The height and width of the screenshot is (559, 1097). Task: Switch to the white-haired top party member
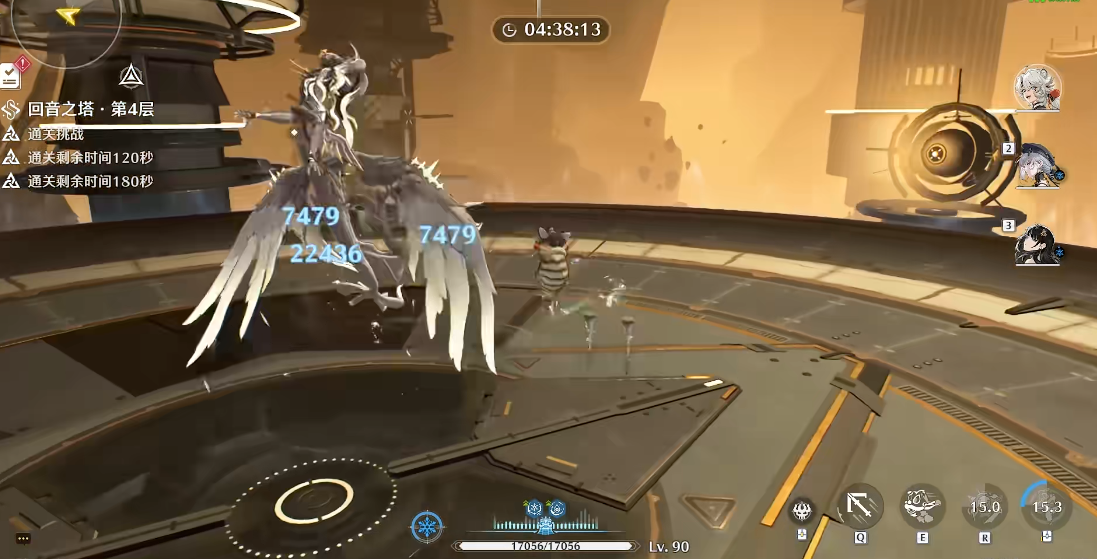[1038, 88]
